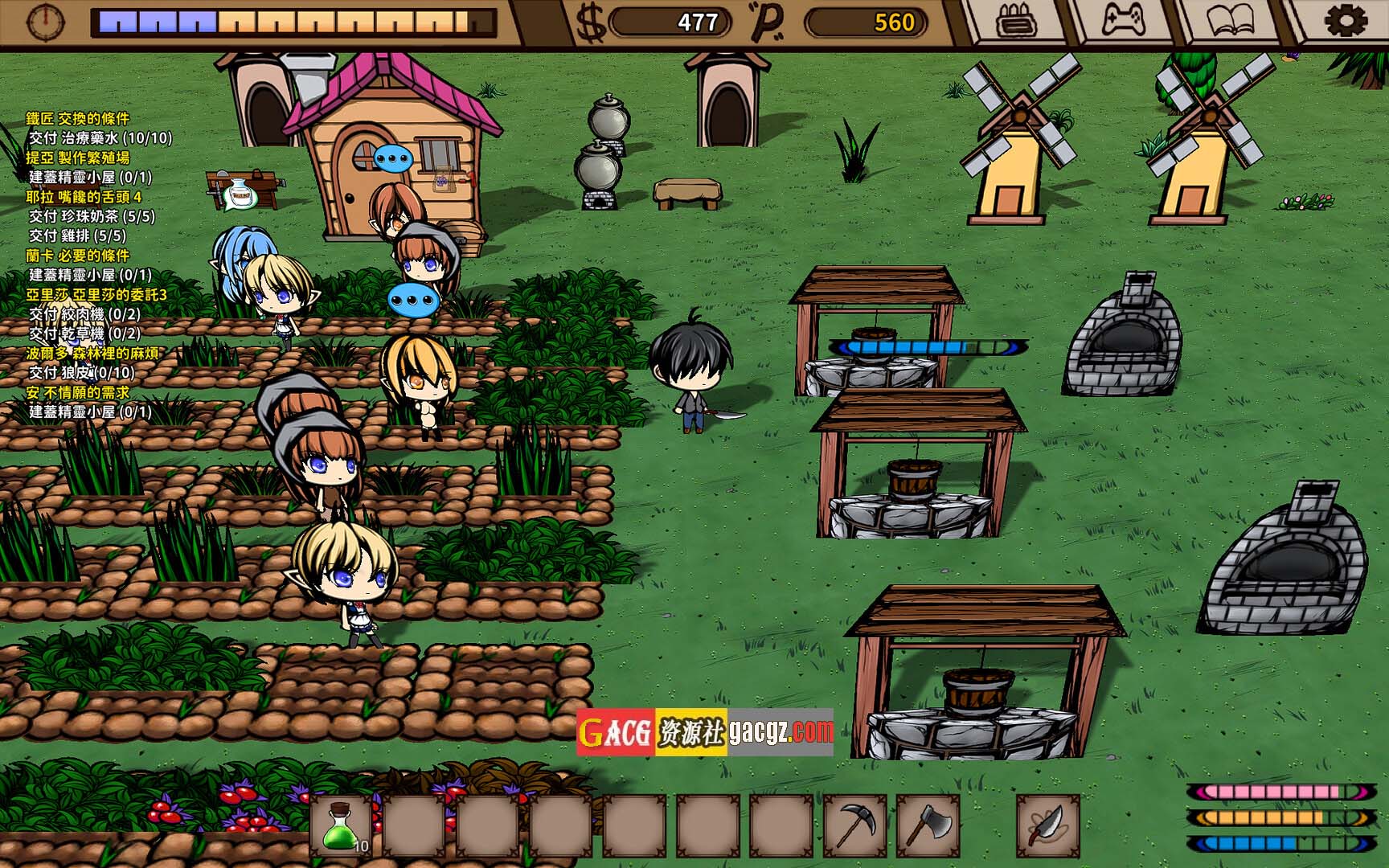Select the 鐵匠 交換的條件 quest entry
This screenshot has height=868, width=1389.
[x=77, y=119]
